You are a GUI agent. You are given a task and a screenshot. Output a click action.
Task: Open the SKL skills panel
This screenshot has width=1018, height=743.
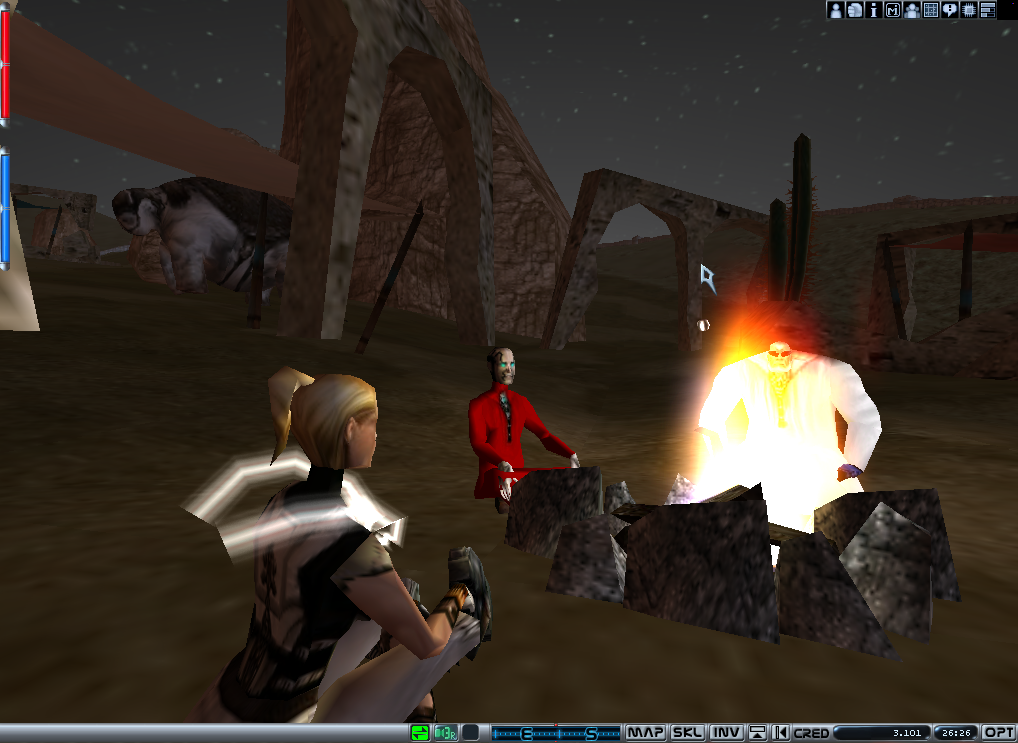click(x=686, y=733)
